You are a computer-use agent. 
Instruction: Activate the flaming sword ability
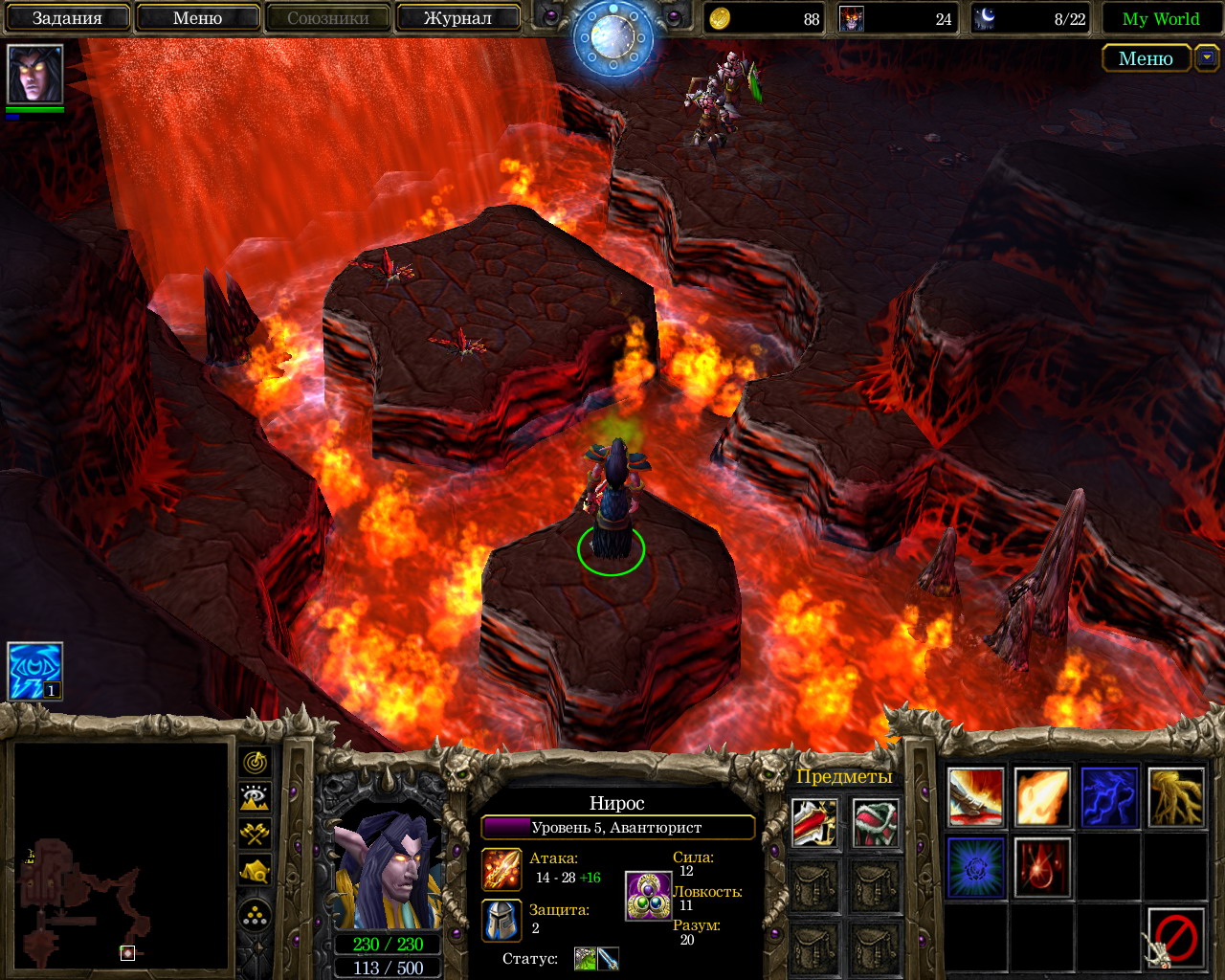coord(975,796)
